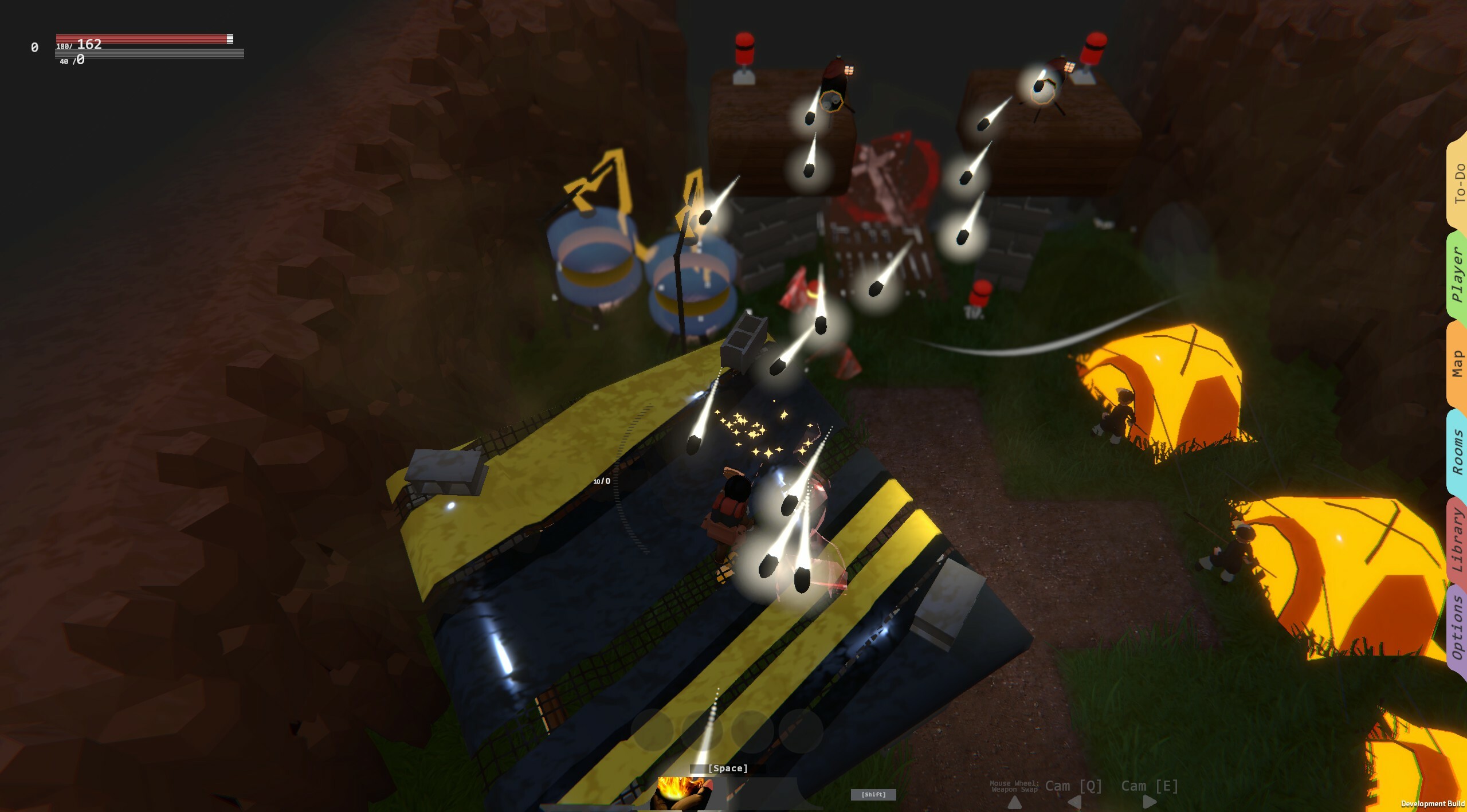
Task: Click the [Shift] key prompt
Action: 875,795
